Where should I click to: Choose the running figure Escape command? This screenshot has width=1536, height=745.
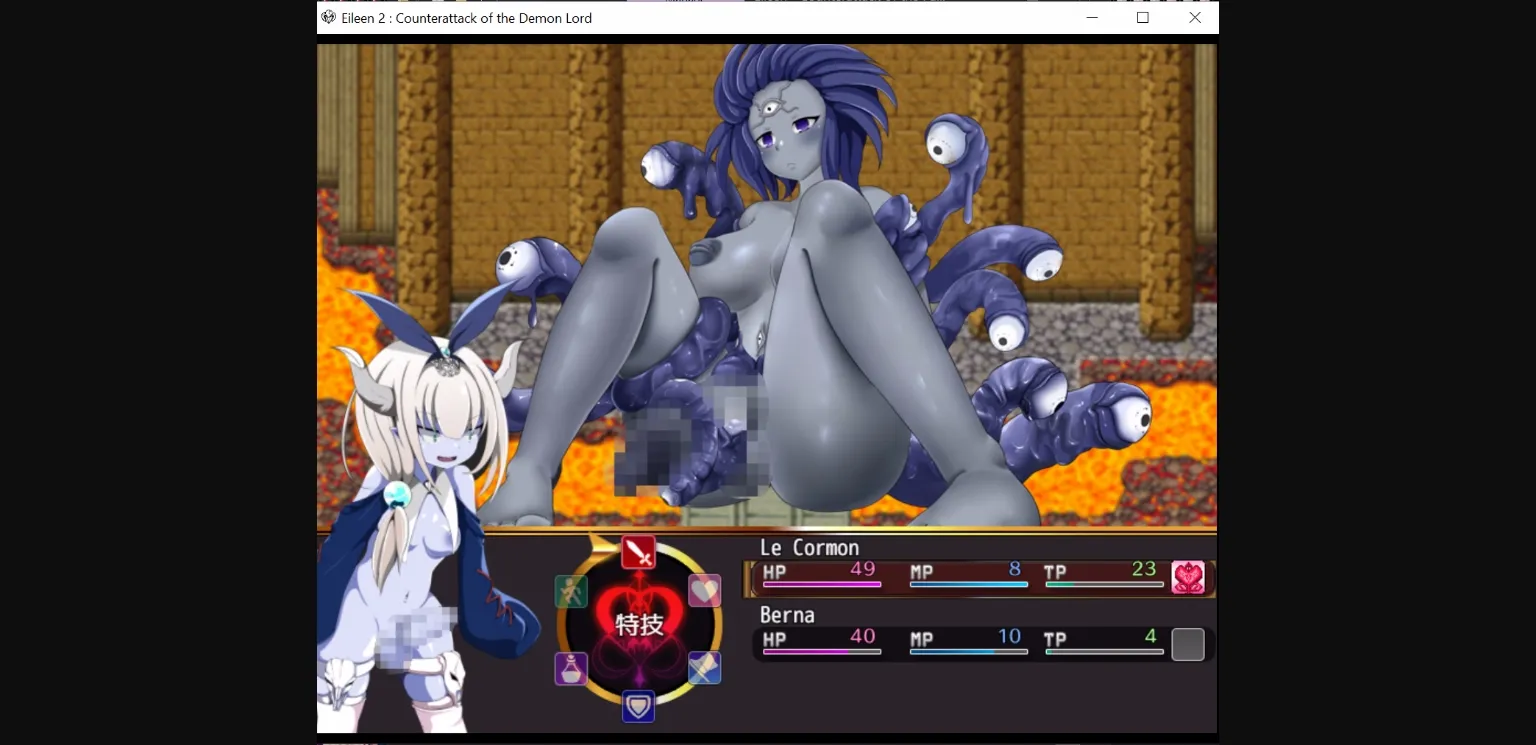(x=569, y=592)
